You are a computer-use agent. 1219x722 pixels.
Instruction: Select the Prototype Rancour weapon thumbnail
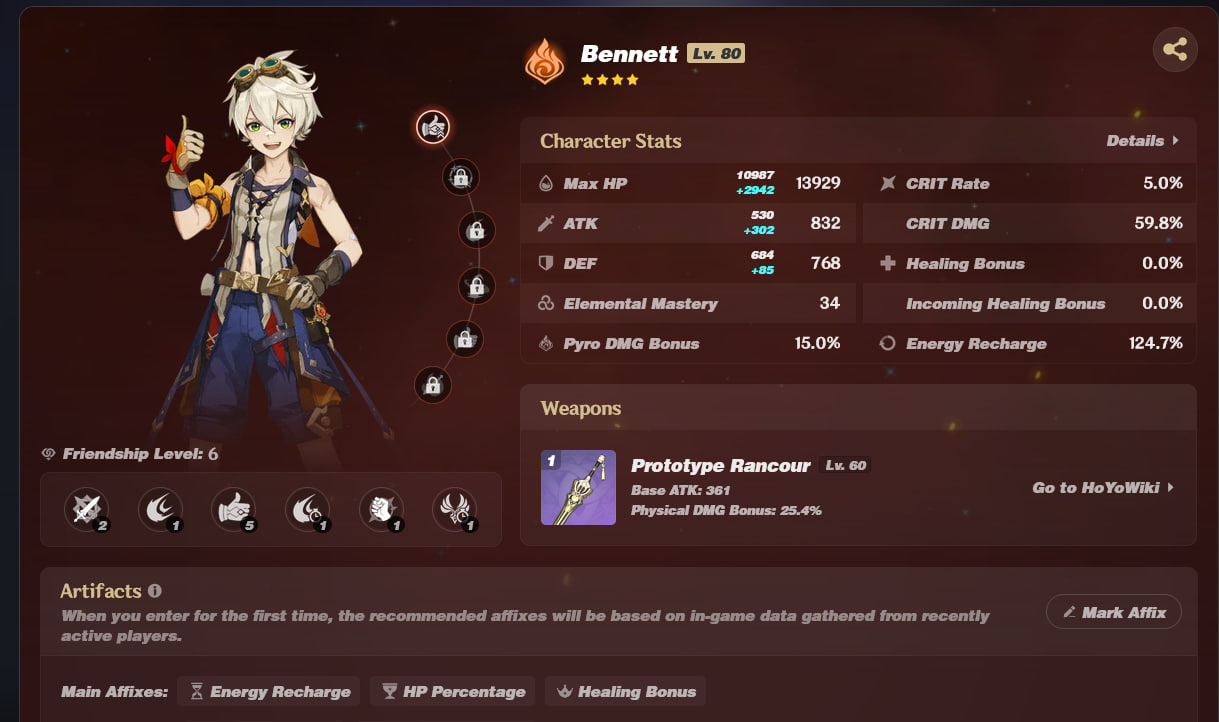578,487
